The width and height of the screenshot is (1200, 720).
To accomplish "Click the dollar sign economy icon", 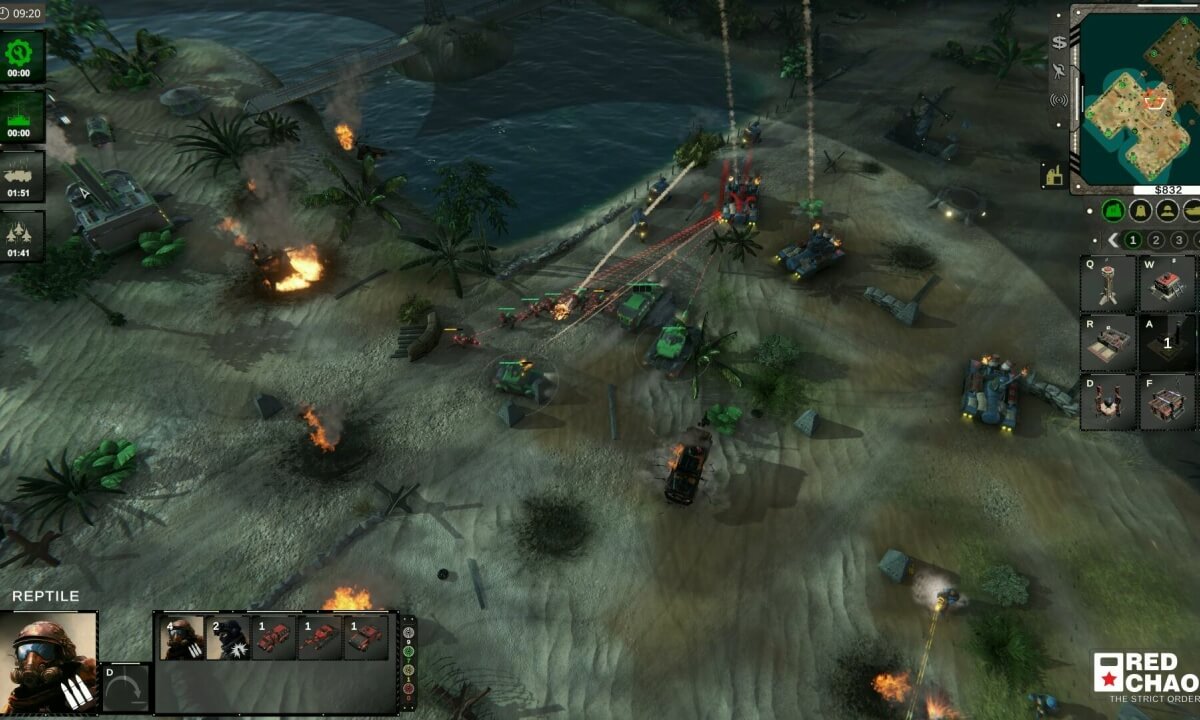I will click(1059, 43).
